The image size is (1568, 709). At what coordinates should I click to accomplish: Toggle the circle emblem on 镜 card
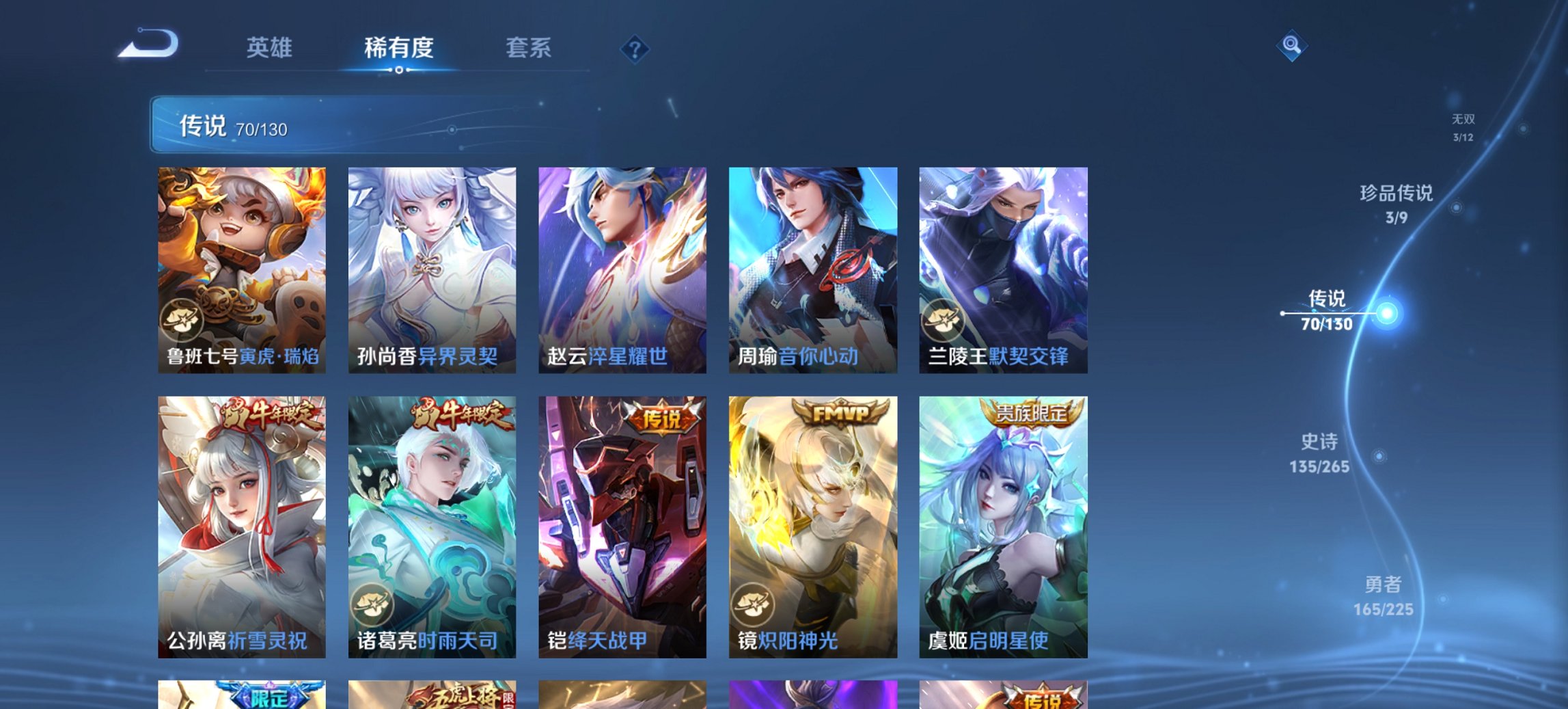(x=751, y=604)
